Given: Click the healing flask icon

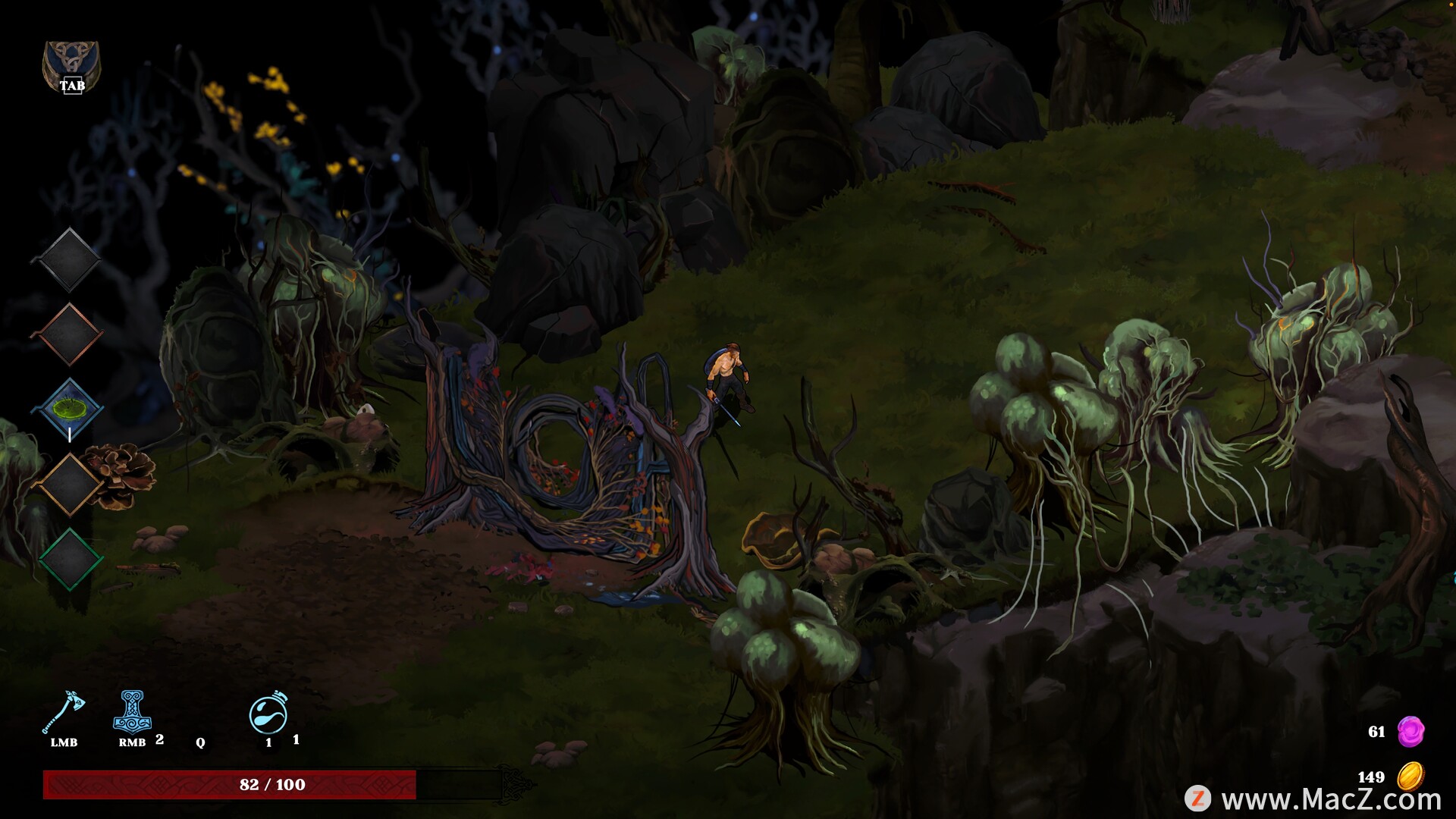Looking at the screenshot, I should [268, 714].
